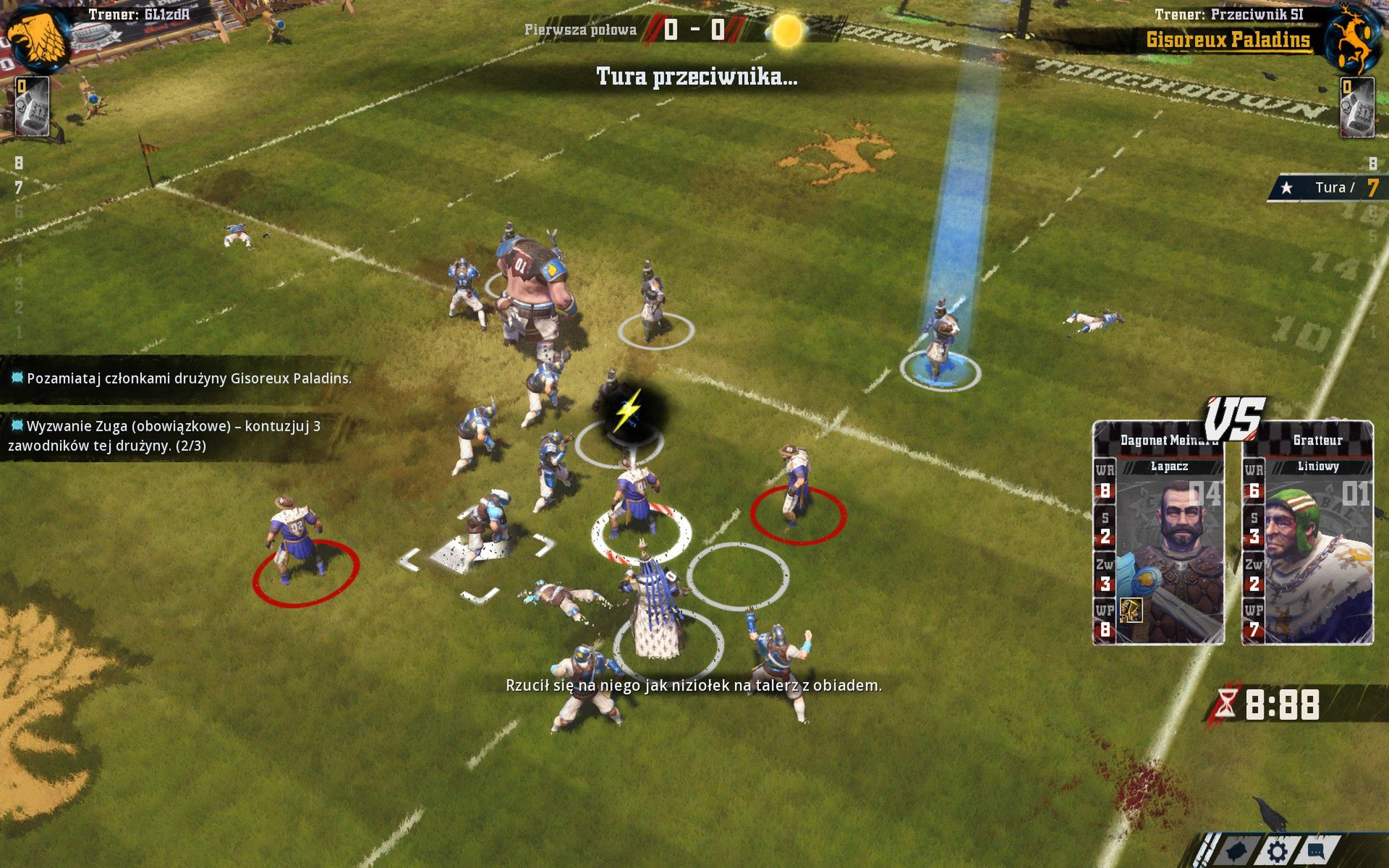
Task: Open the chat speech bubble icon
Action: [x=1317, y=852]
